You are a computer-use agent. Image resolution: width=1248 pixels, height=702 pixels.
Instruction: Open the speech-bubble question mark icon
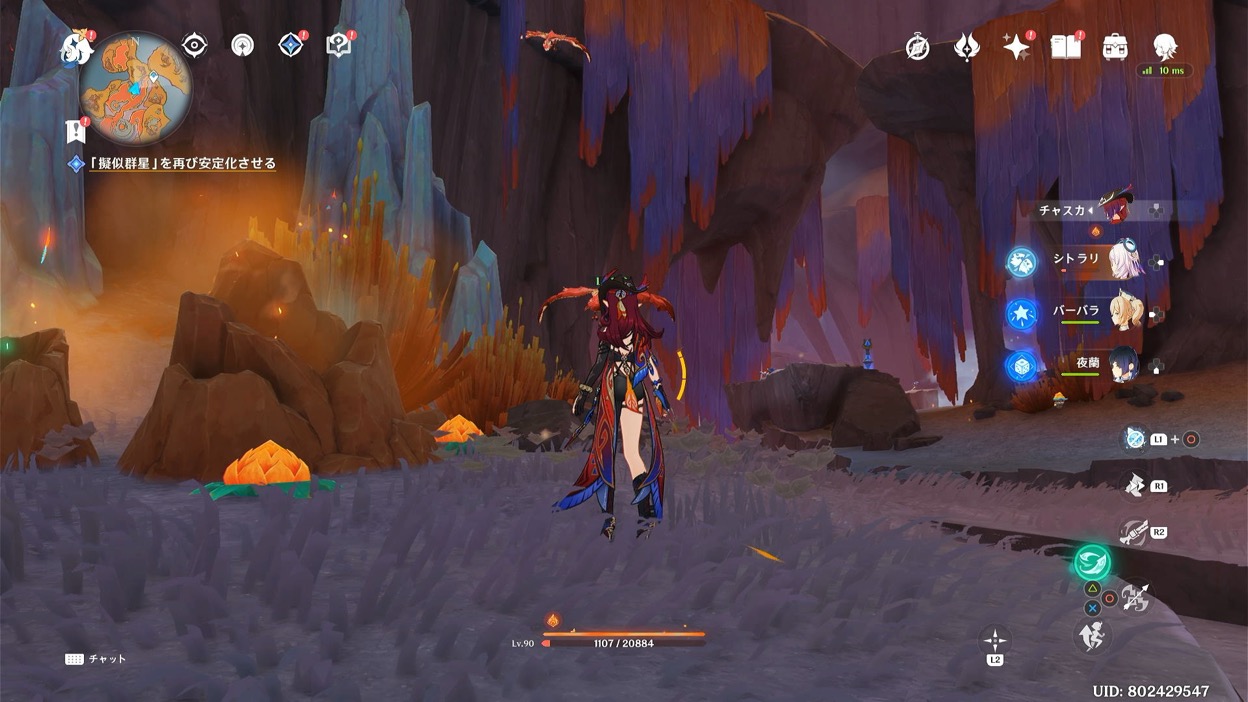point(339,46)
